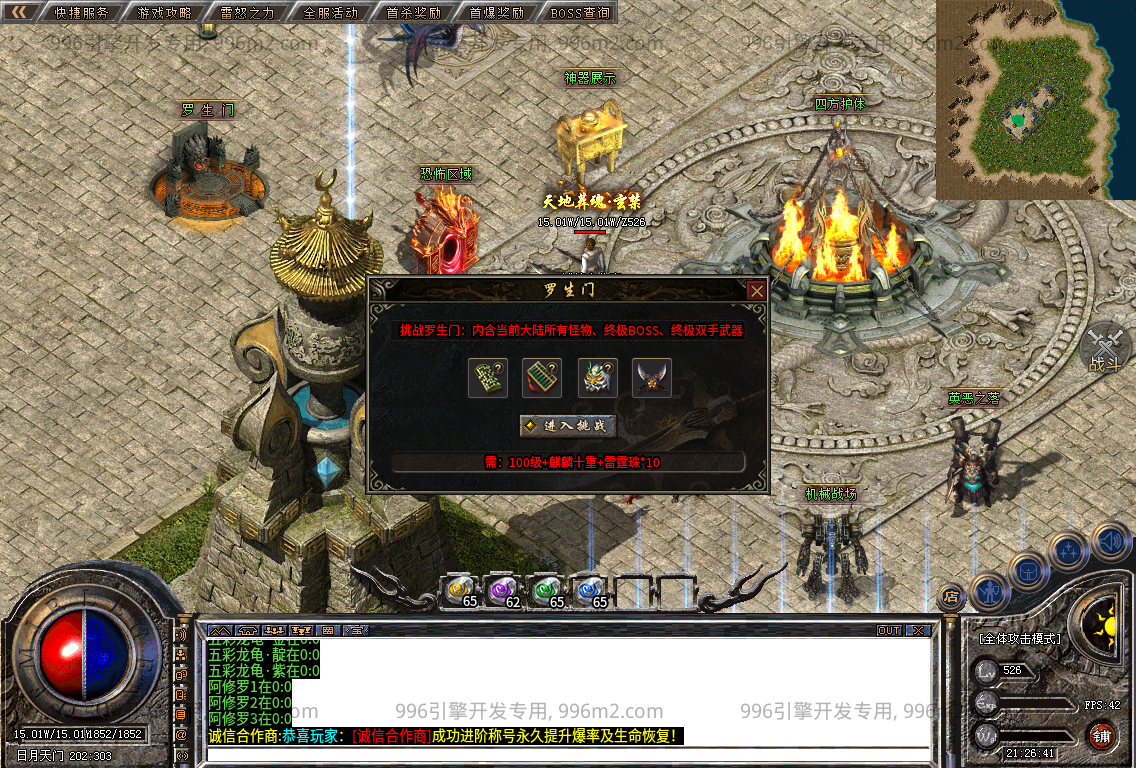Collapse the top menu with the arrow button
This screenshot has height=768, width=1136.
[19, 13]
